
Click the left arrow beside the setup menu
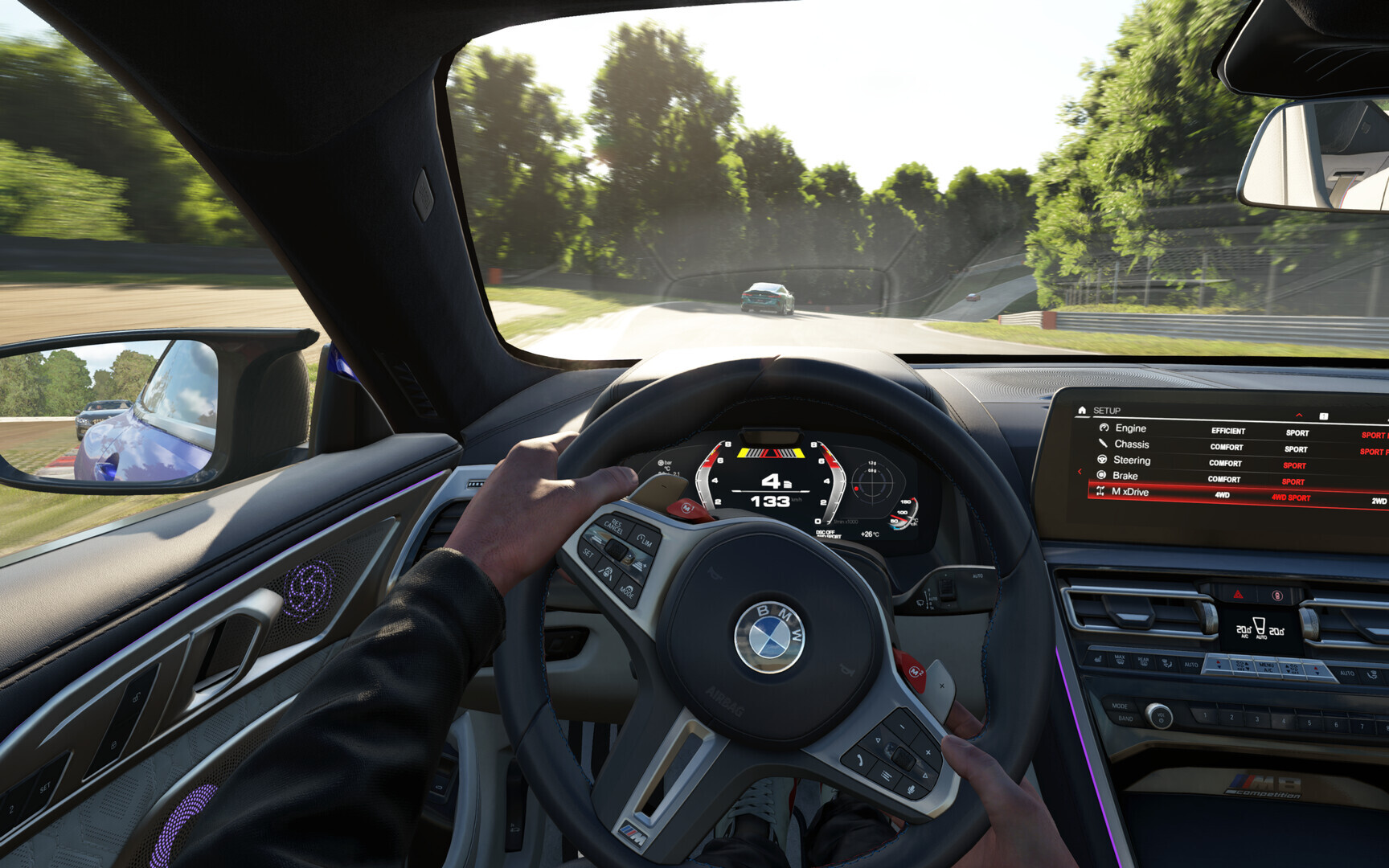(1080, 471)
